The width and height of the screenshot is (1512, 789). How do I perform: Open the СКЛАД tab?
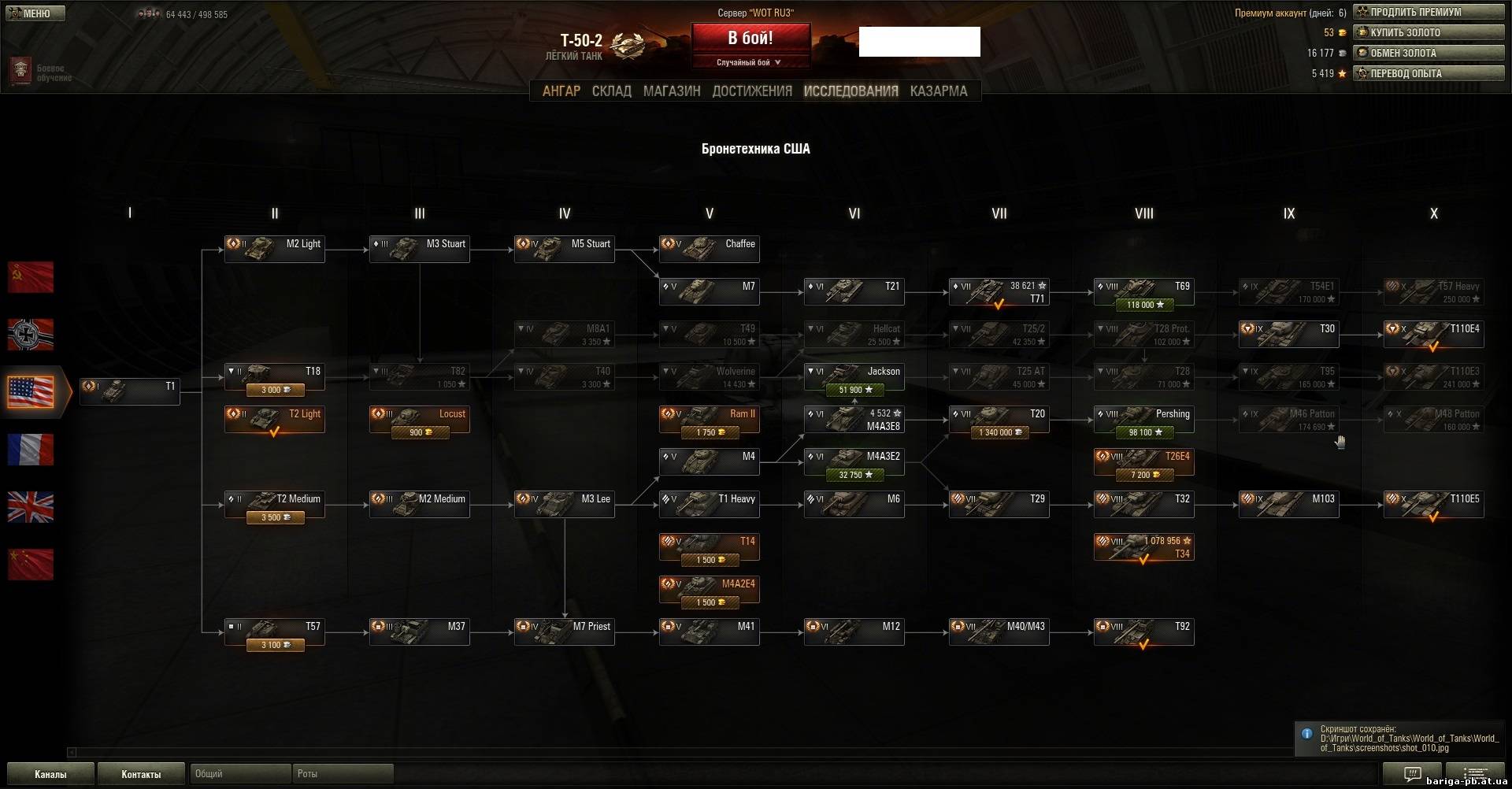611,91
